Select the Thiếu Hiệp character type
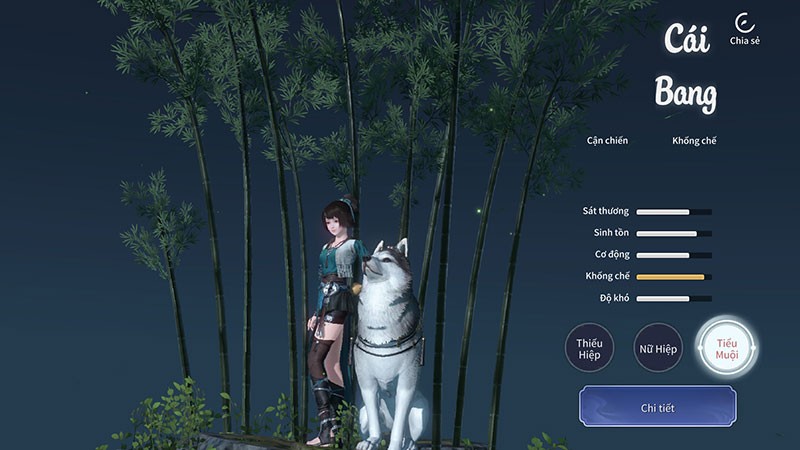800x450 pixels. pyautogui.click(x=589, y=348)
